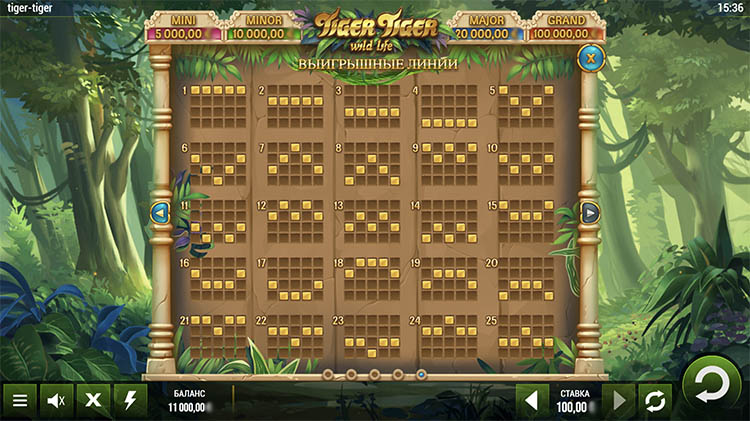Image resolution: width=750 pixels, height=421 pixels.
Task: Activate the lightning bolt turbo mode
Action: pyautogui.click(x=130, y=400)
